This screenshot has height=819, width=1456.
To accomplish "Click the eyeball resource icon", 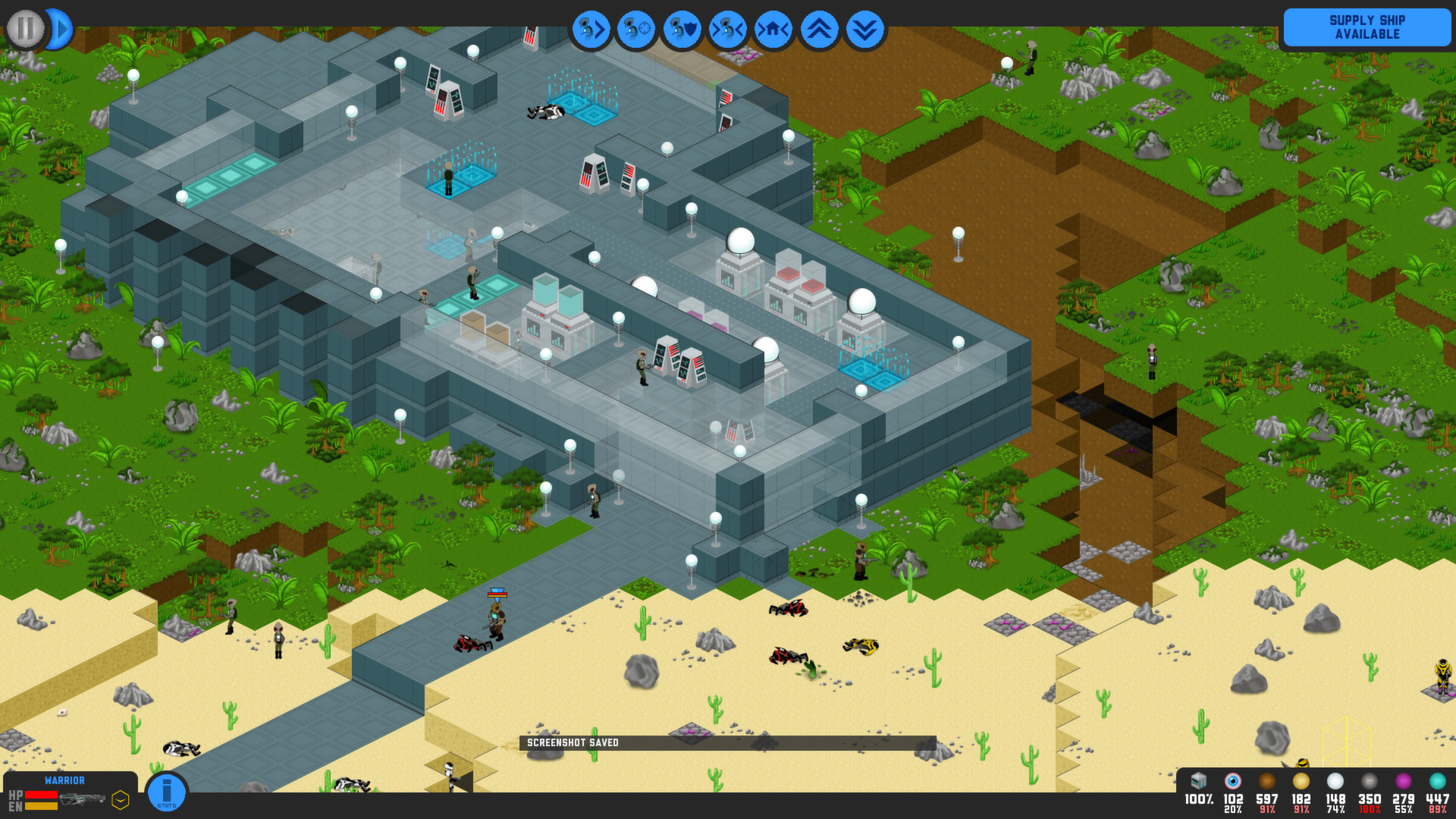I will click(1232, 783).
